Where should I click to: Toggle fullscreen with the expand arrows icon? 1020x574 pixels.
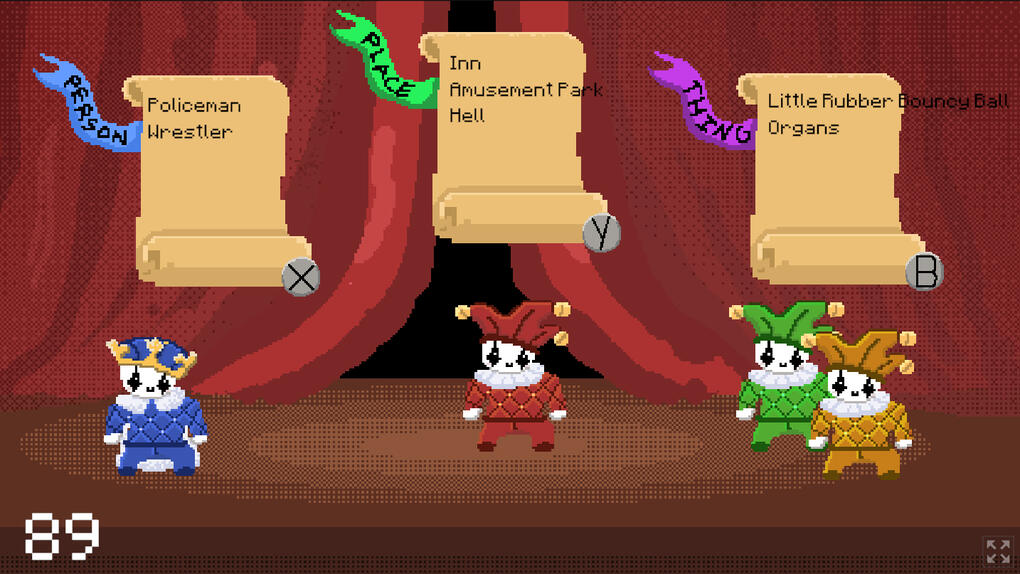pyautogui.click(x=997, y=551)
